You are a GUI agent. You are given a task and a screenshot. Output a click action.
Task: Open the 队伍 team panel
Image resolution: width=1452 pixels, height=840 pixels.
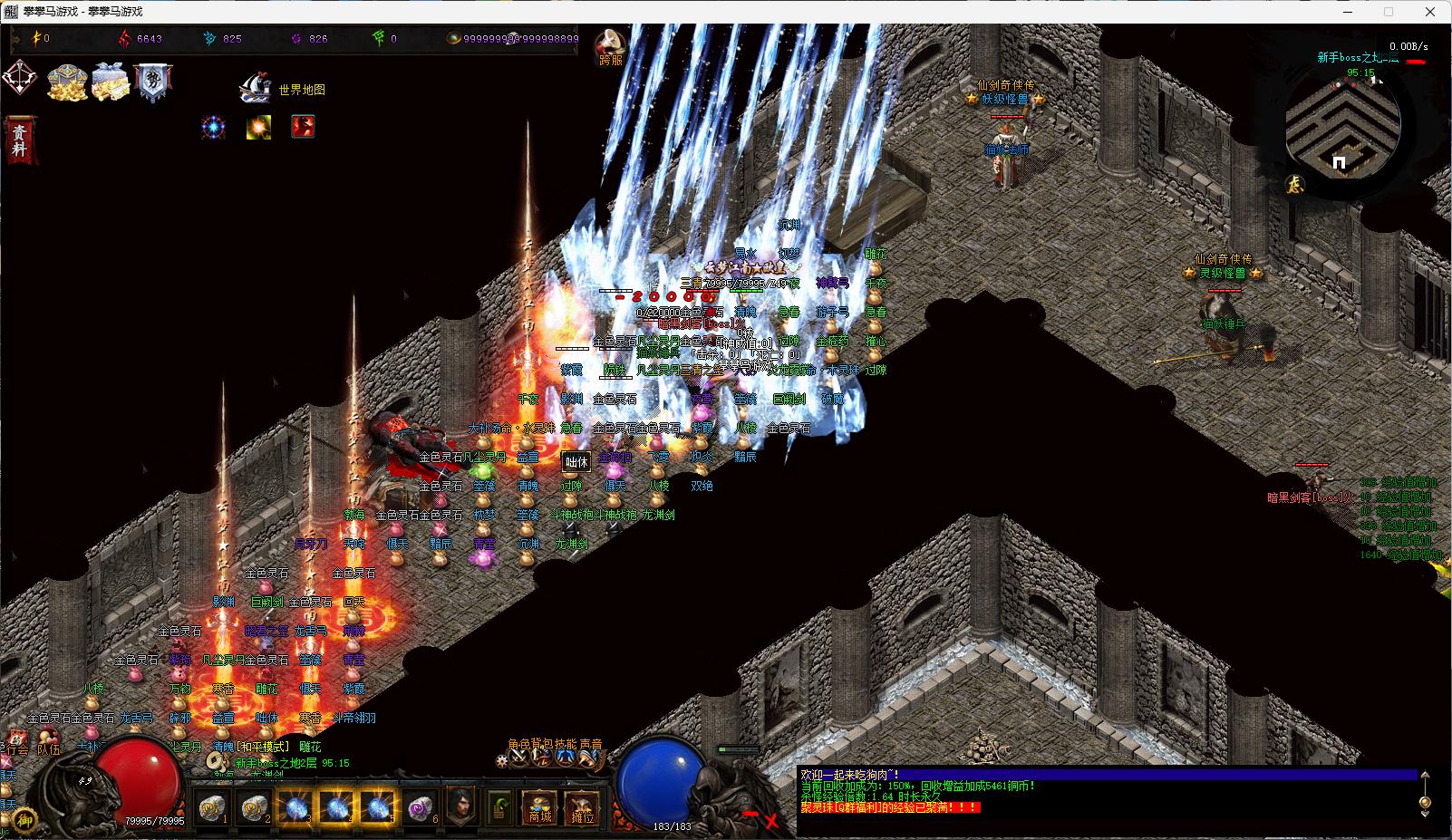tap(47, 749)
